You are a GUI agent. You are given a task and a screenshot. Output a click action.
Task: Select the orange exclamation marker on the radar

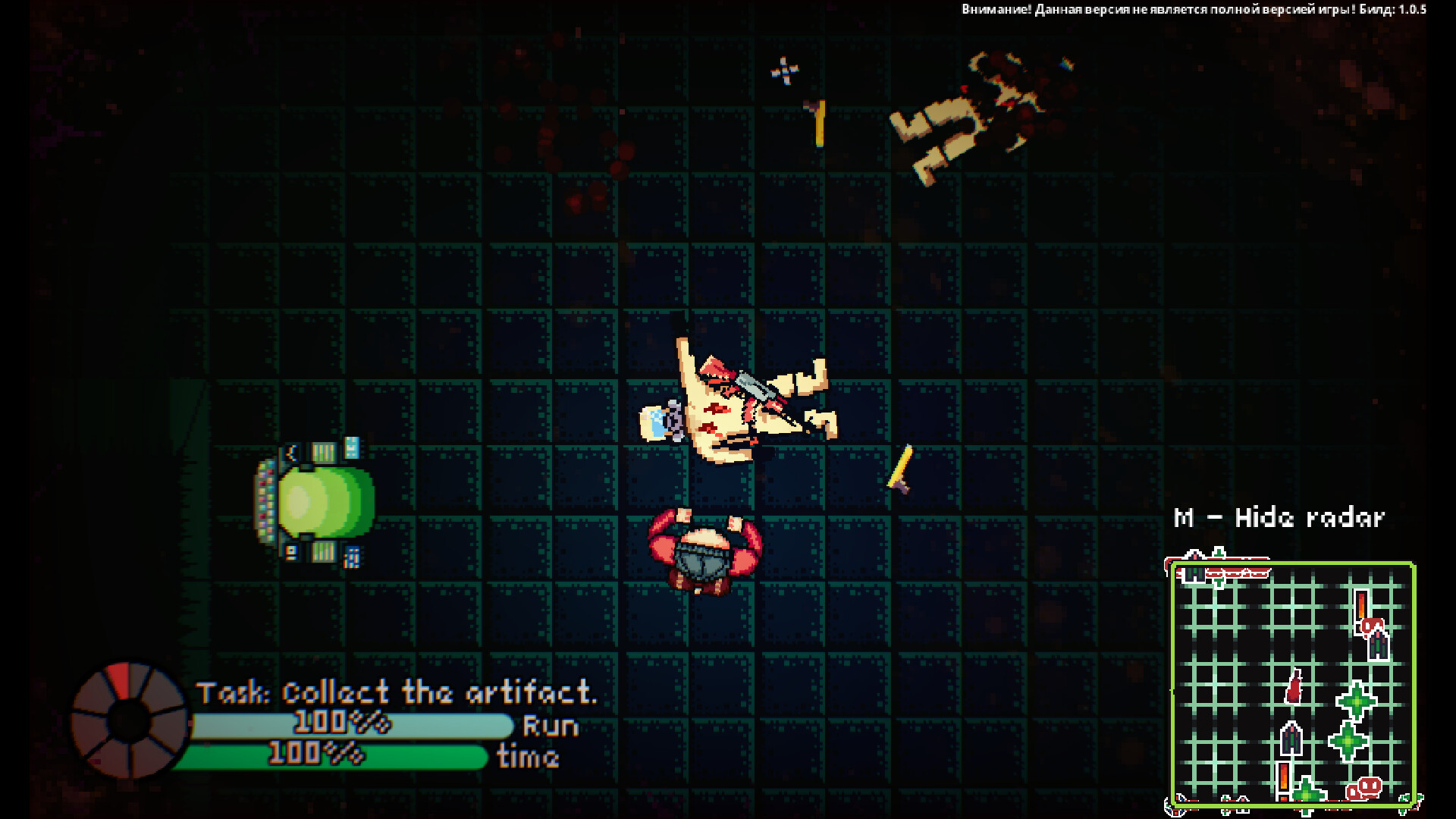[1360, 607]
